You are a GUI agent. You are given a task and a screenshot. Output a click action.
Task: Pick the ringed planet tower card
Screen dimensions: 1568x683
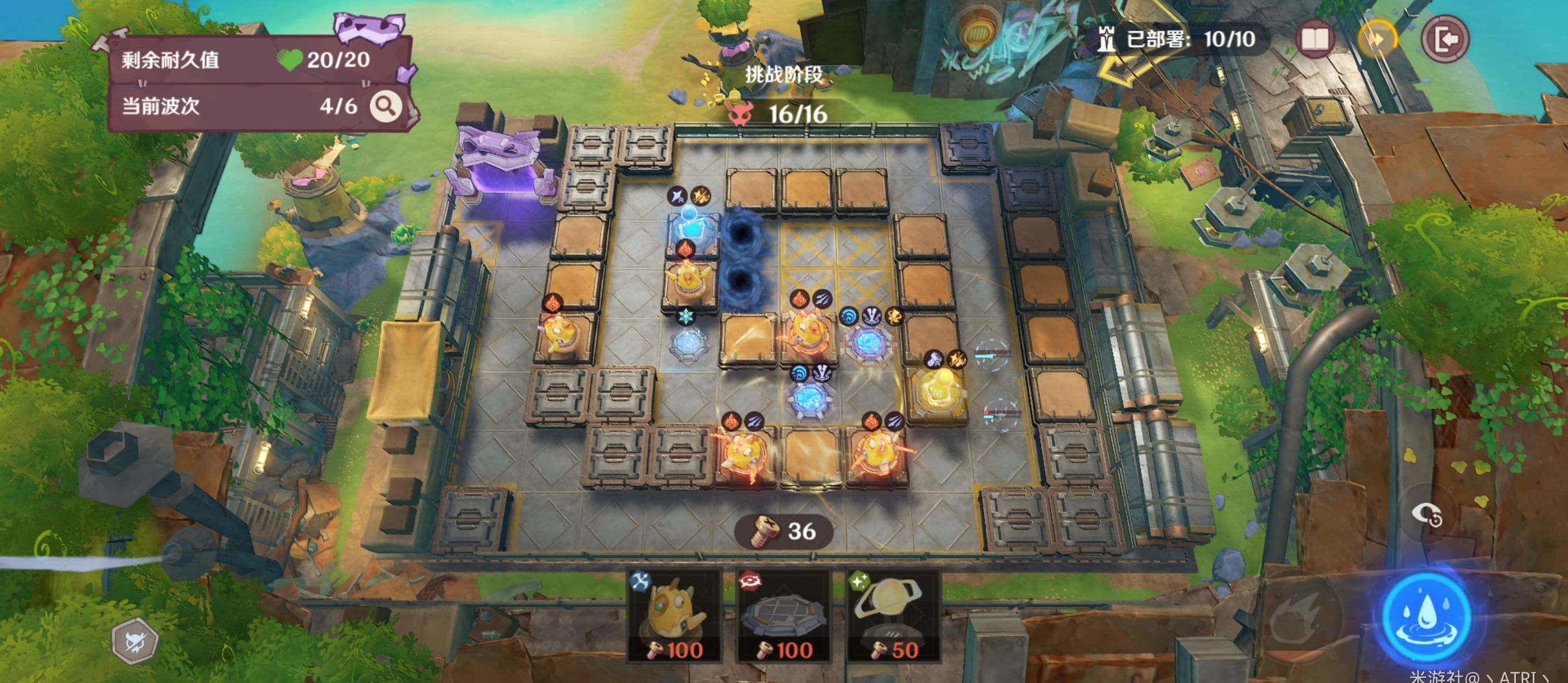pyautogui.click(x=892, y=616)
